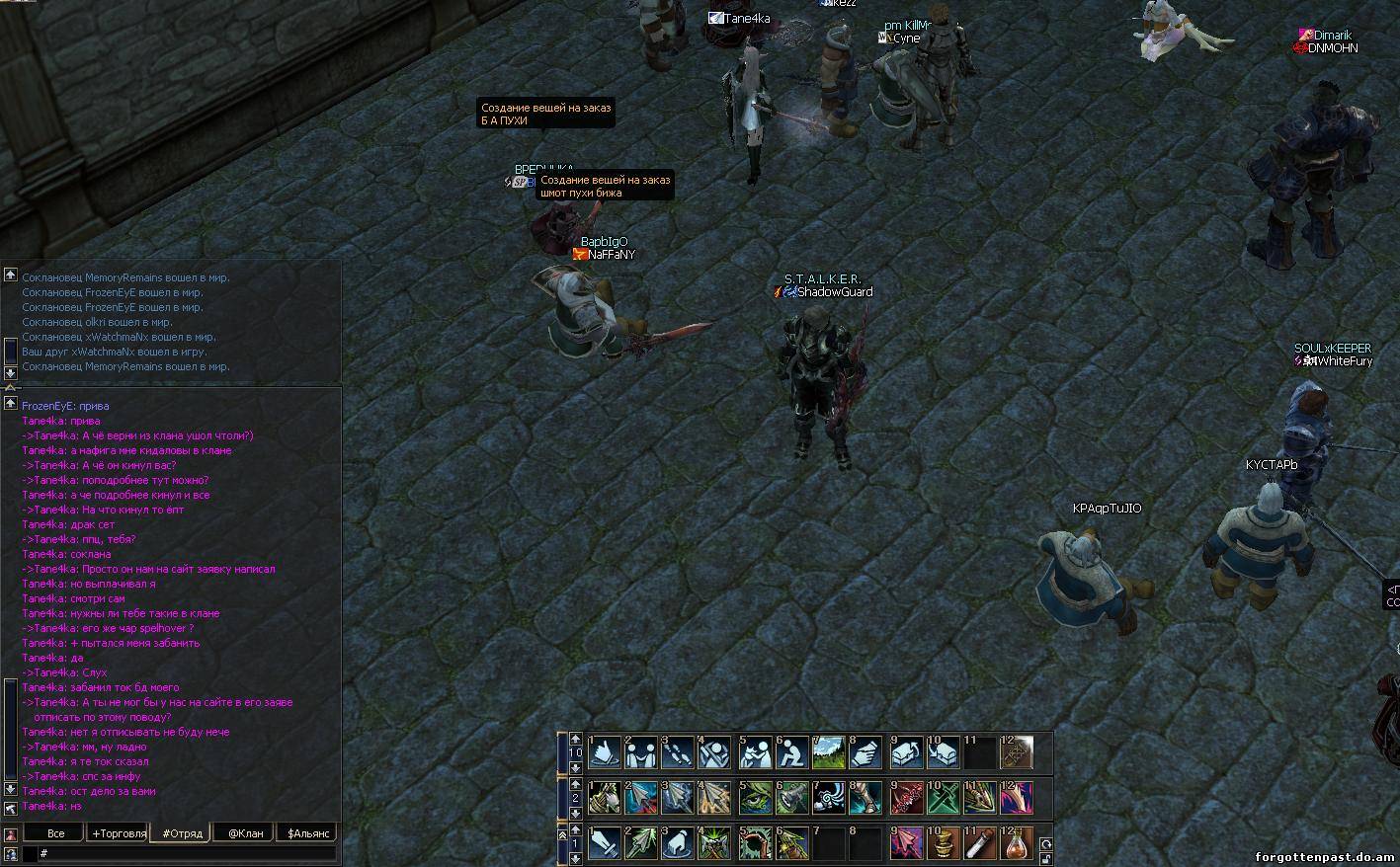Switch to the @Клан chat tab
The height and width of the screenshot is (867, 1400).
[x=245, y=833]
